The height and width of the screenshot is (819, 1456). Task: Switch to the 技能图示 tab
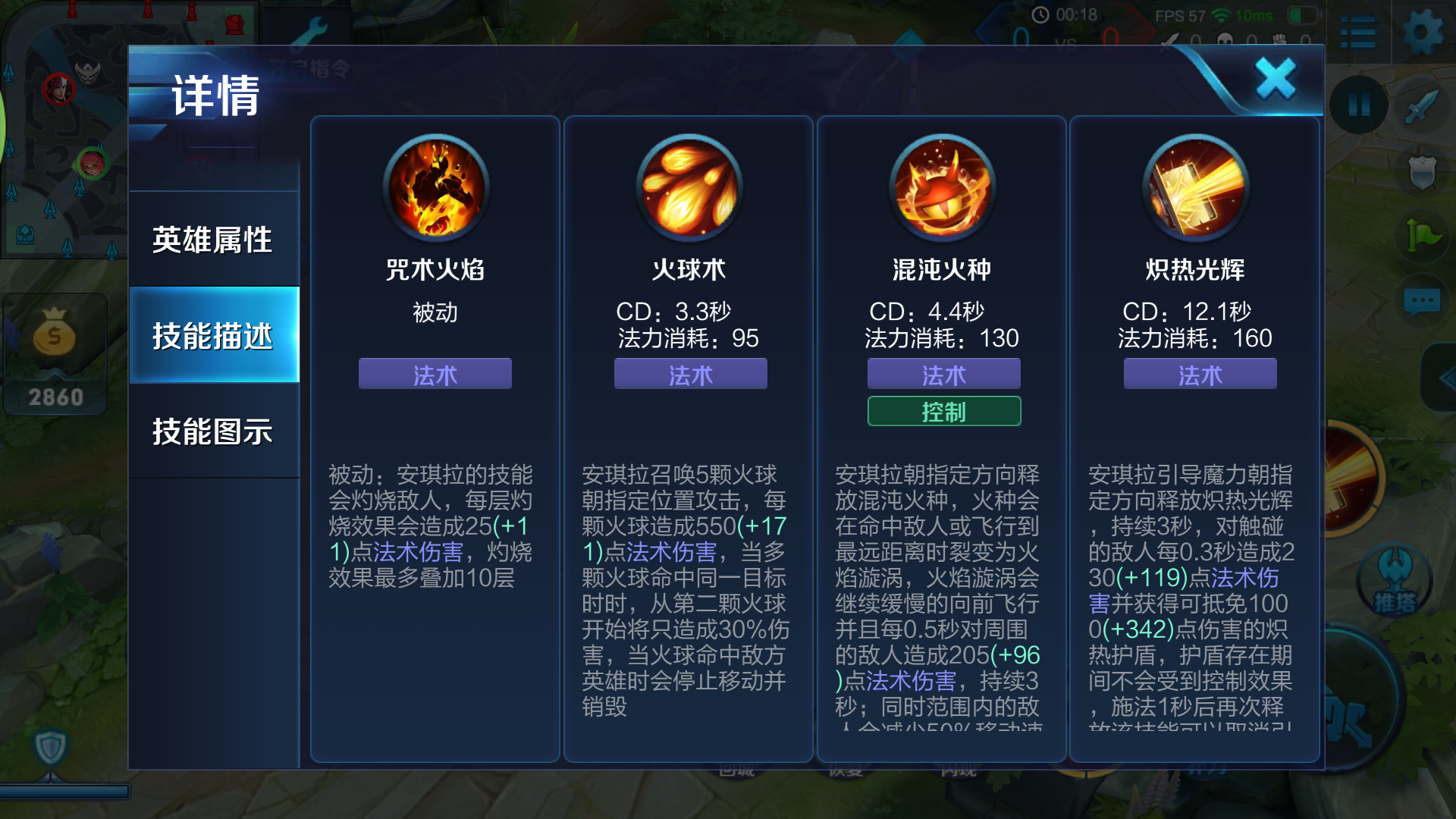coord(214,430)
